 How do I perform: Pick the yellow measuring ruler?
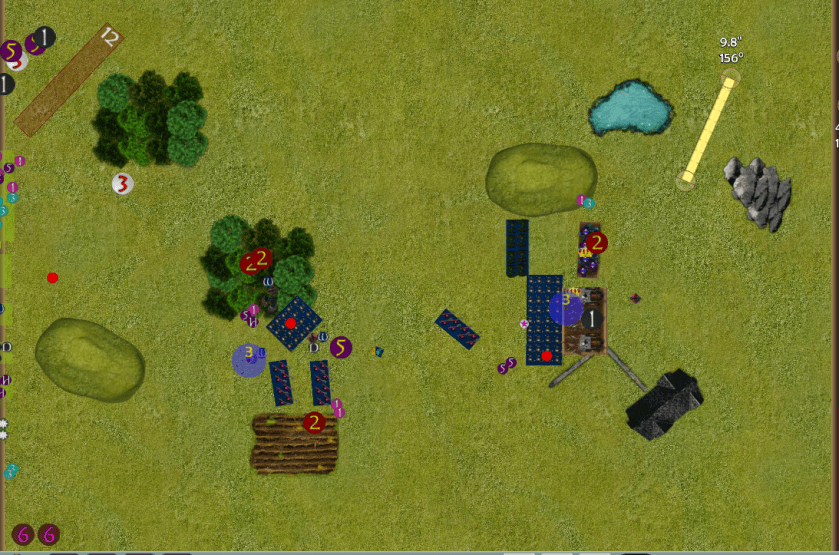pyautogui.click(x=708, y=129)
